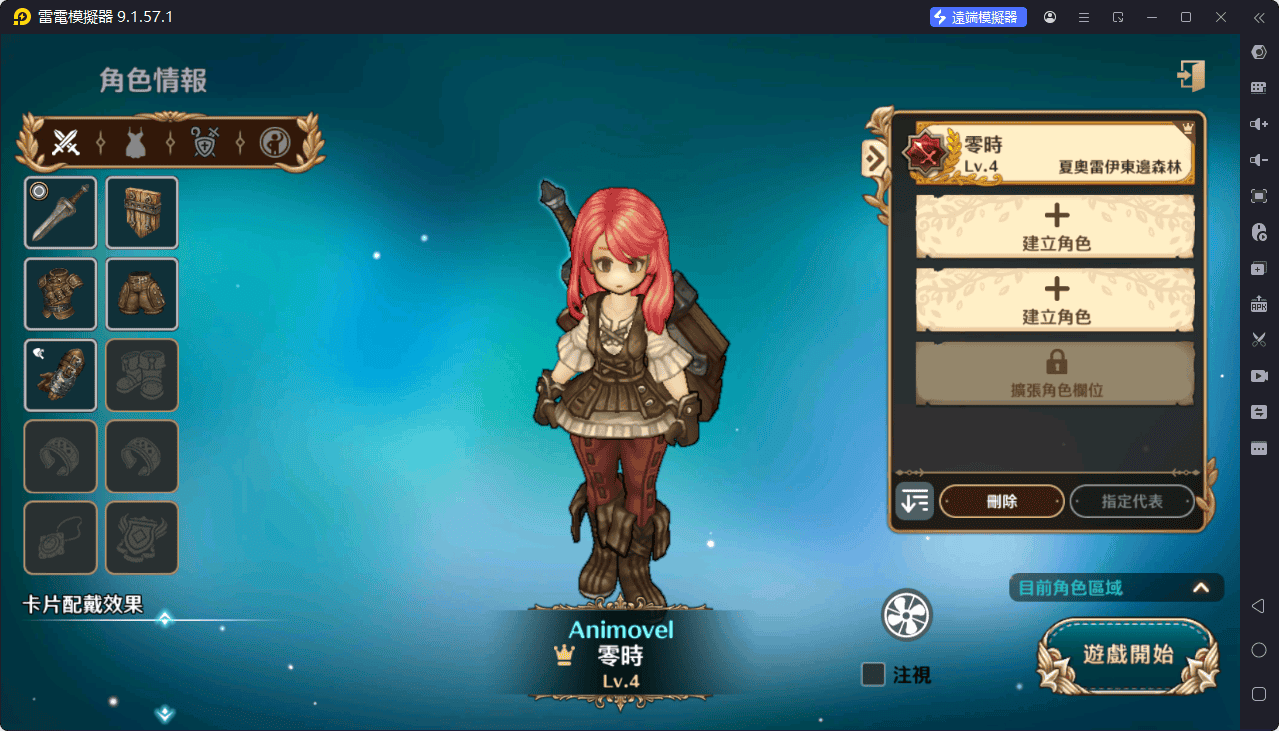Expand the 目前角色區域 dropdown

tap(1201, 588)
